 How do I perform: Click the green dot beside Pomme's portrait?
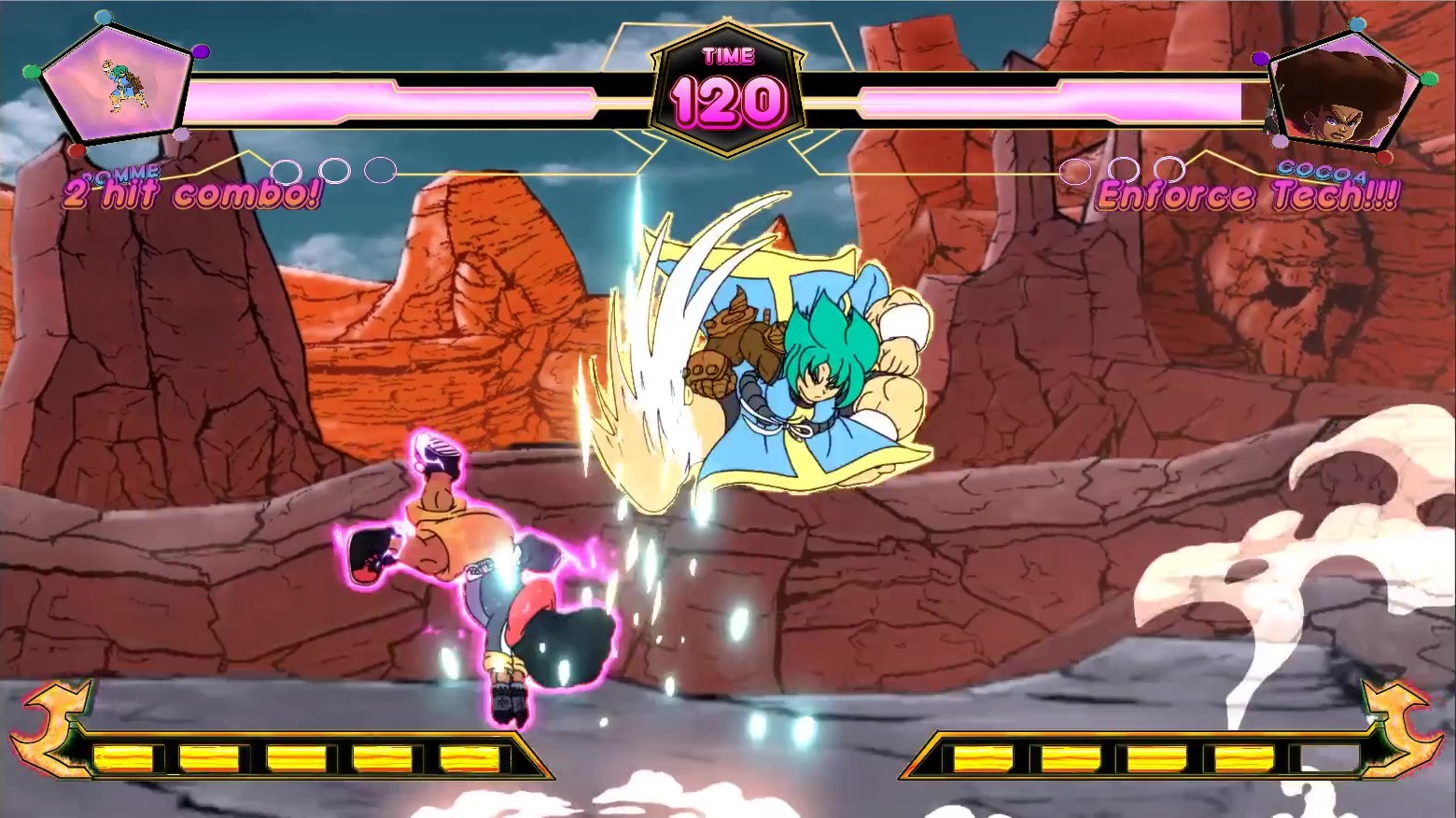point(32,72)
